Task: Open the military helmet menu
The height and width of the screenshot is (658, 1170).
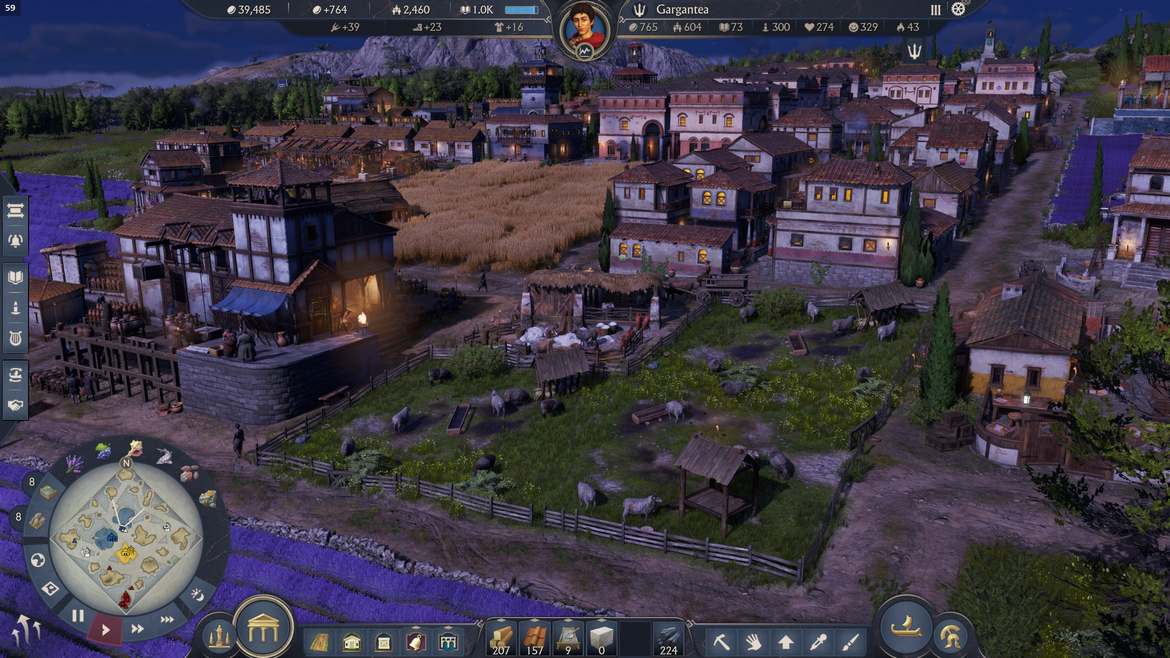Action: tap(952, 636)
